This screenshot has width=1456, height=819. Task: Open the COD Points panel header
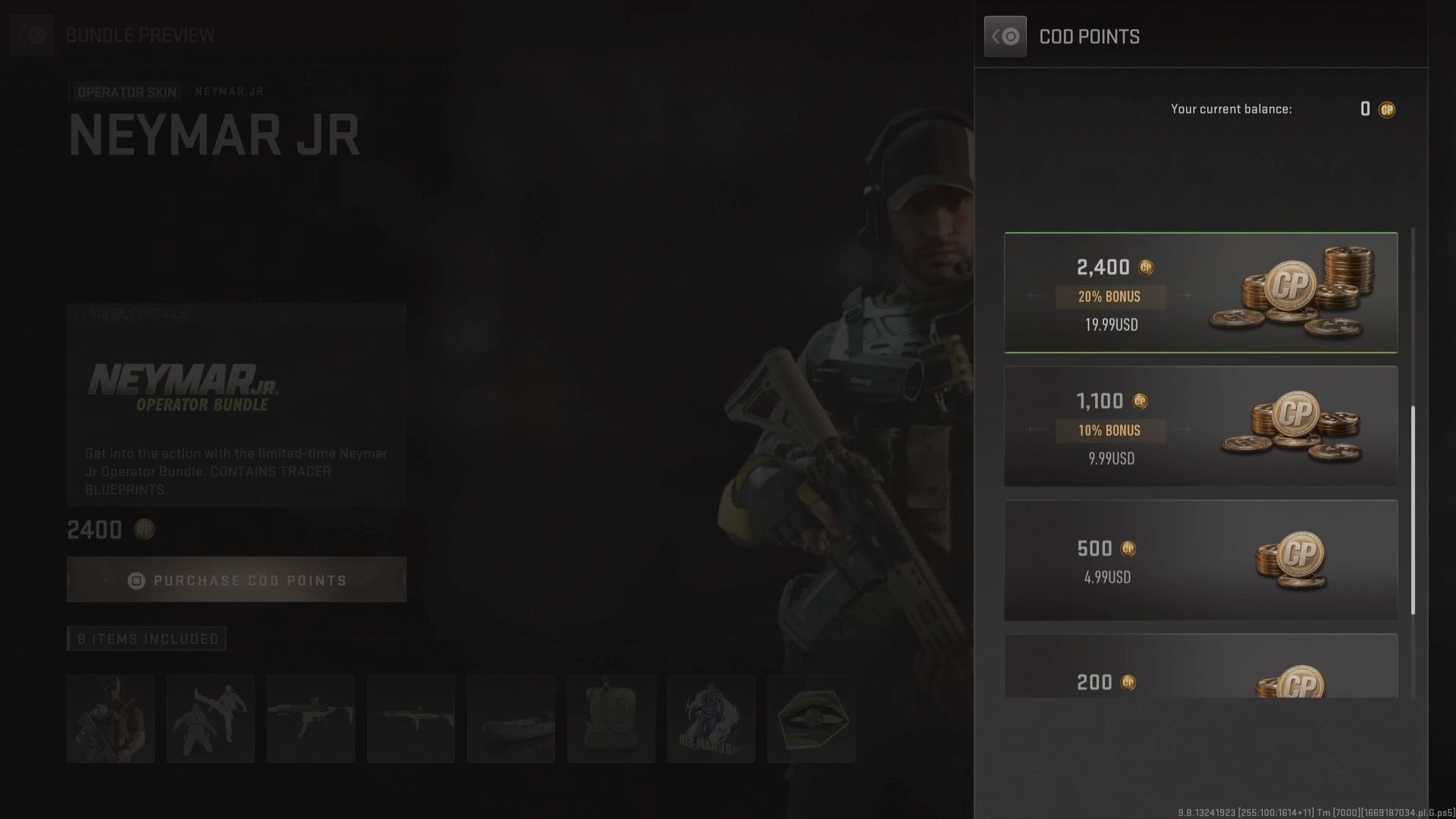(1090, 36)
